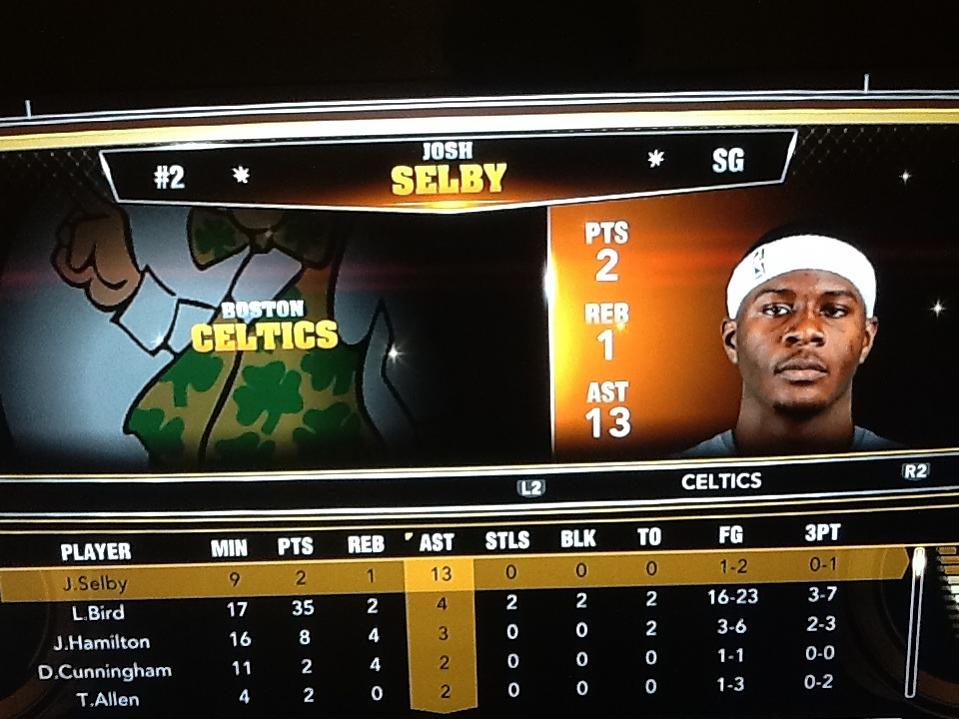Sort players by REB column

(365, 545)
